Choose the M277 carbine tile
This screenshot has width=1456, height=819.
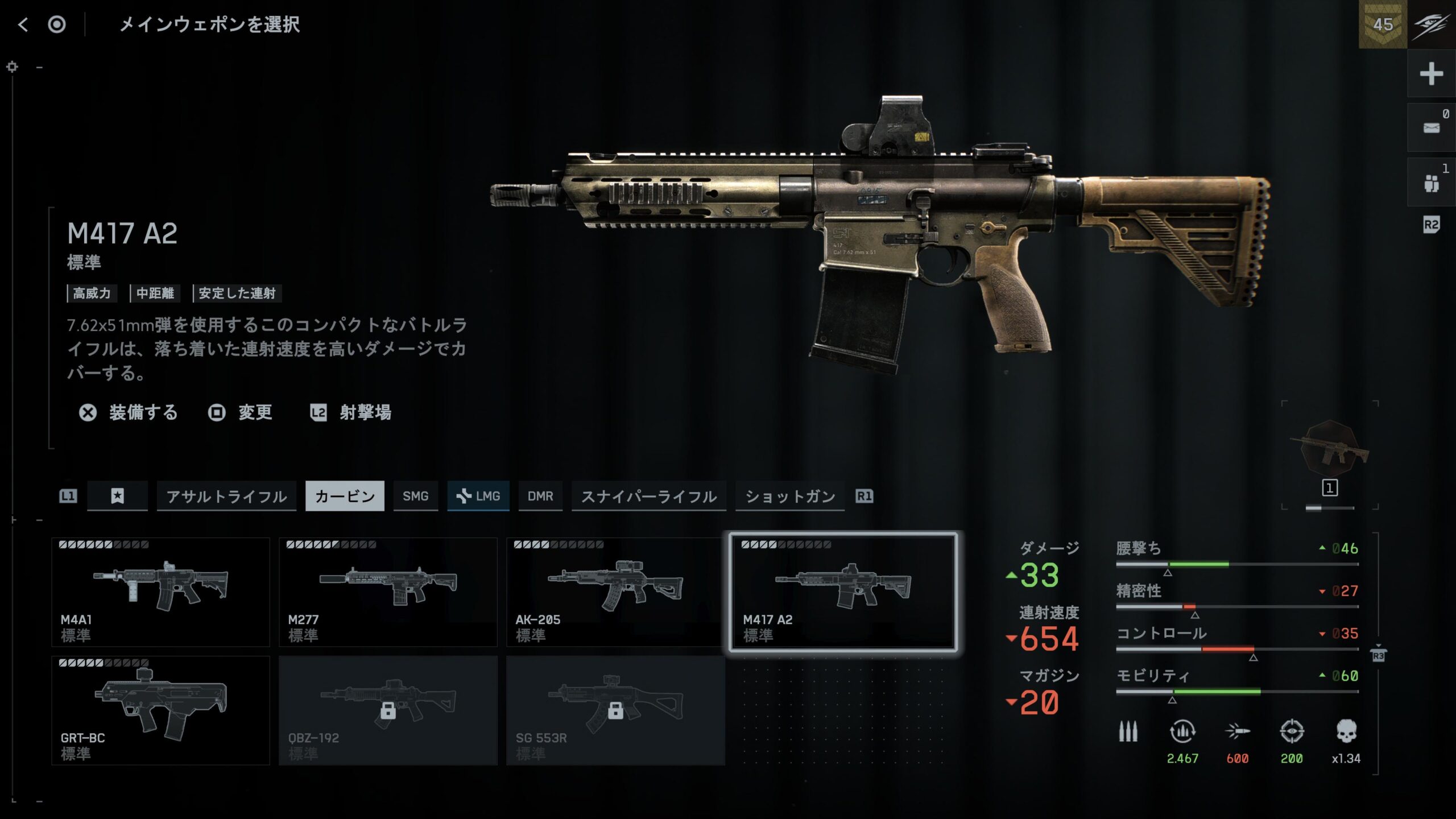(x=388, y=591)
